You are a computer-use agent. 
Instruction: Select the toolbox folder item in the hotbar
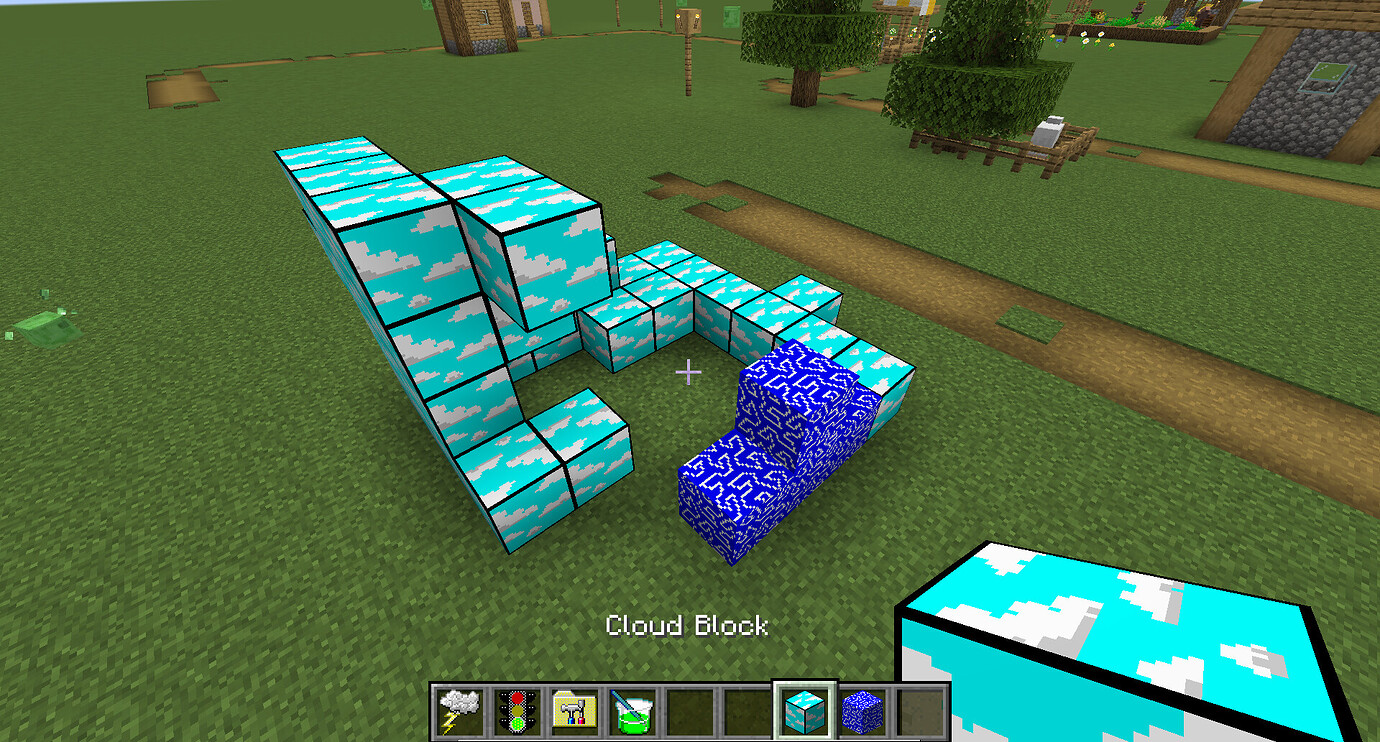tap(574, 710)
